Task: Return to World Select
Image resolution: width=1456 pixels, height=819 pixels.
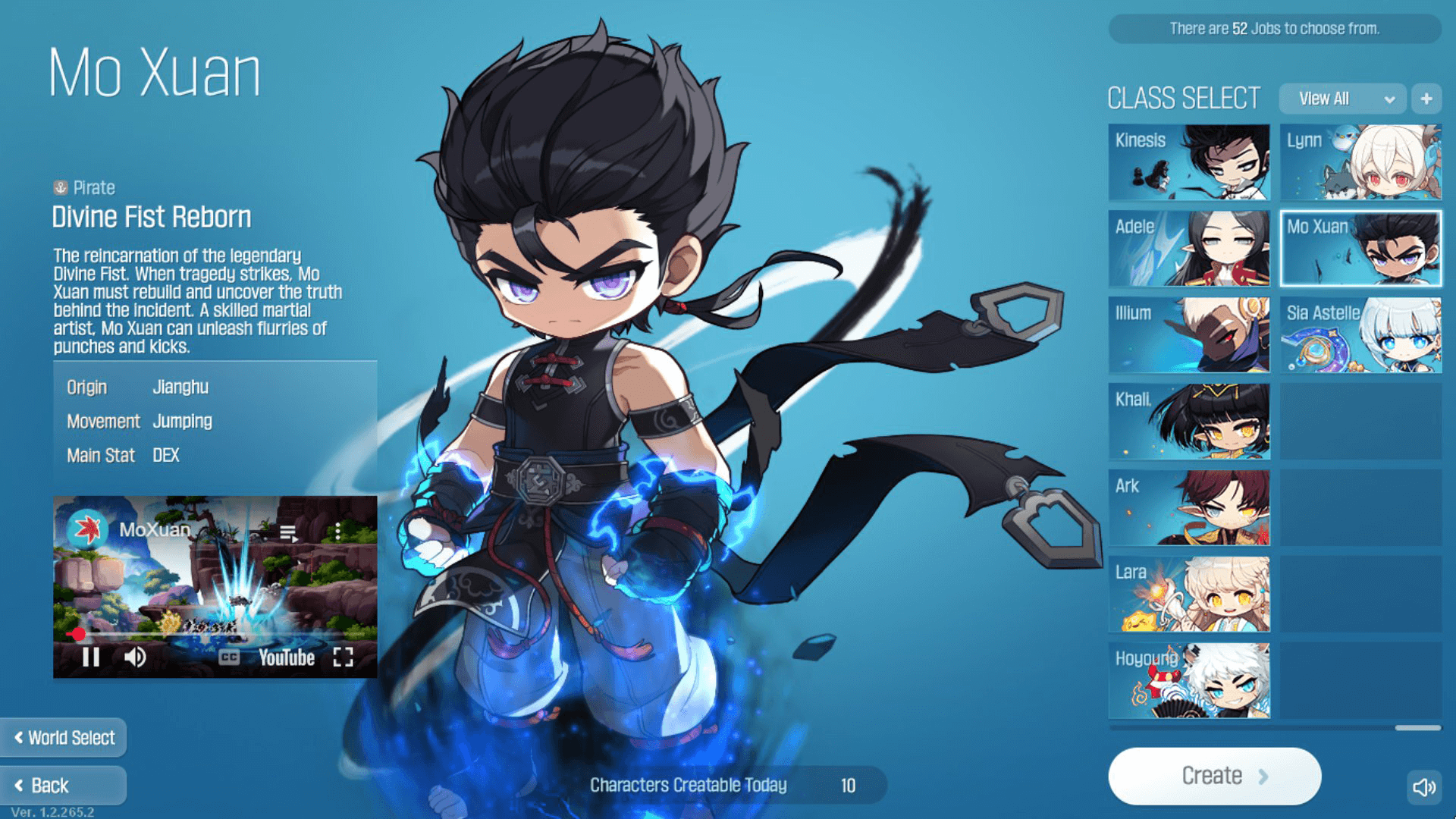Action: [x=63, y=738]
